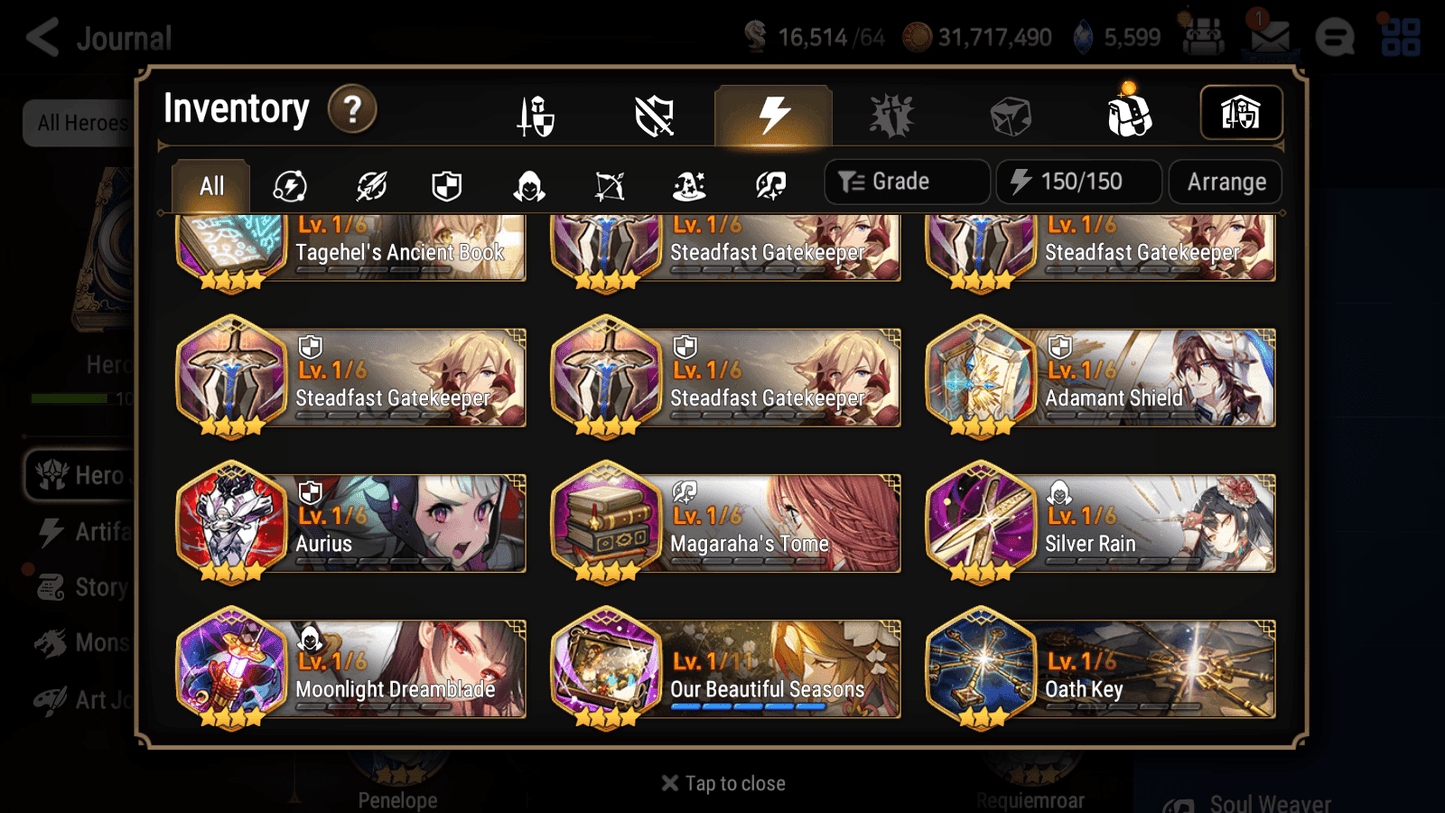Open the storage tab at top right
Screen dimensions: 1445x813
1241,113
